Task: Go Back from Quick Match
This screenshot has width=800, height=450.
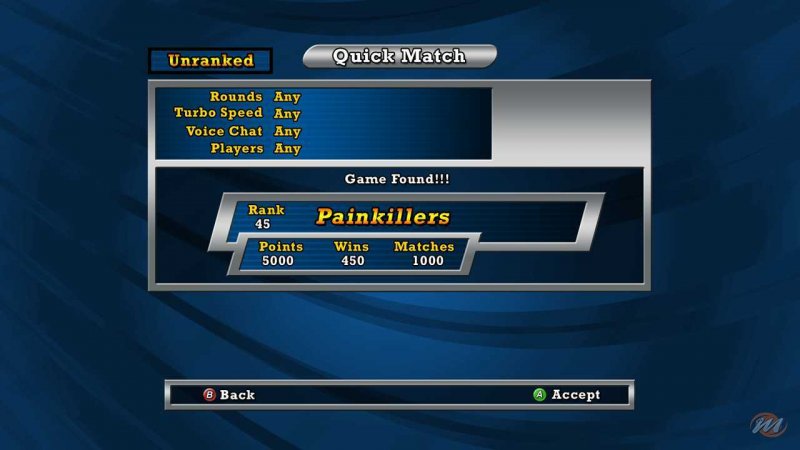Action: point(229,395)
